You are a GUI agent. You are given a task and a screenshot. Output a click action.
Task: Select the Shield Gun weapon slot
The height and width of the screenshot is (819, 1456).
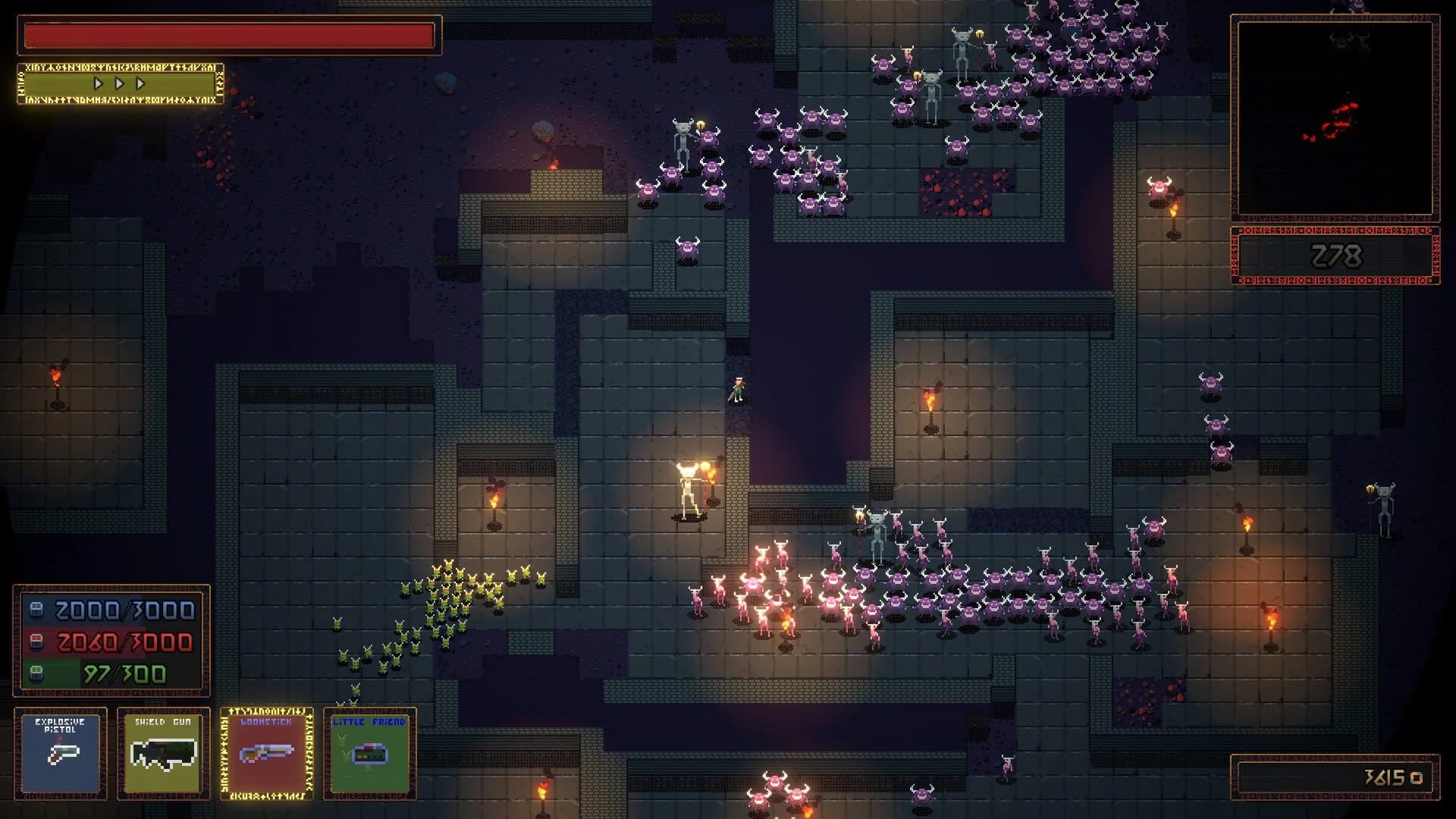pyautogui.click(x=164, y=752)
